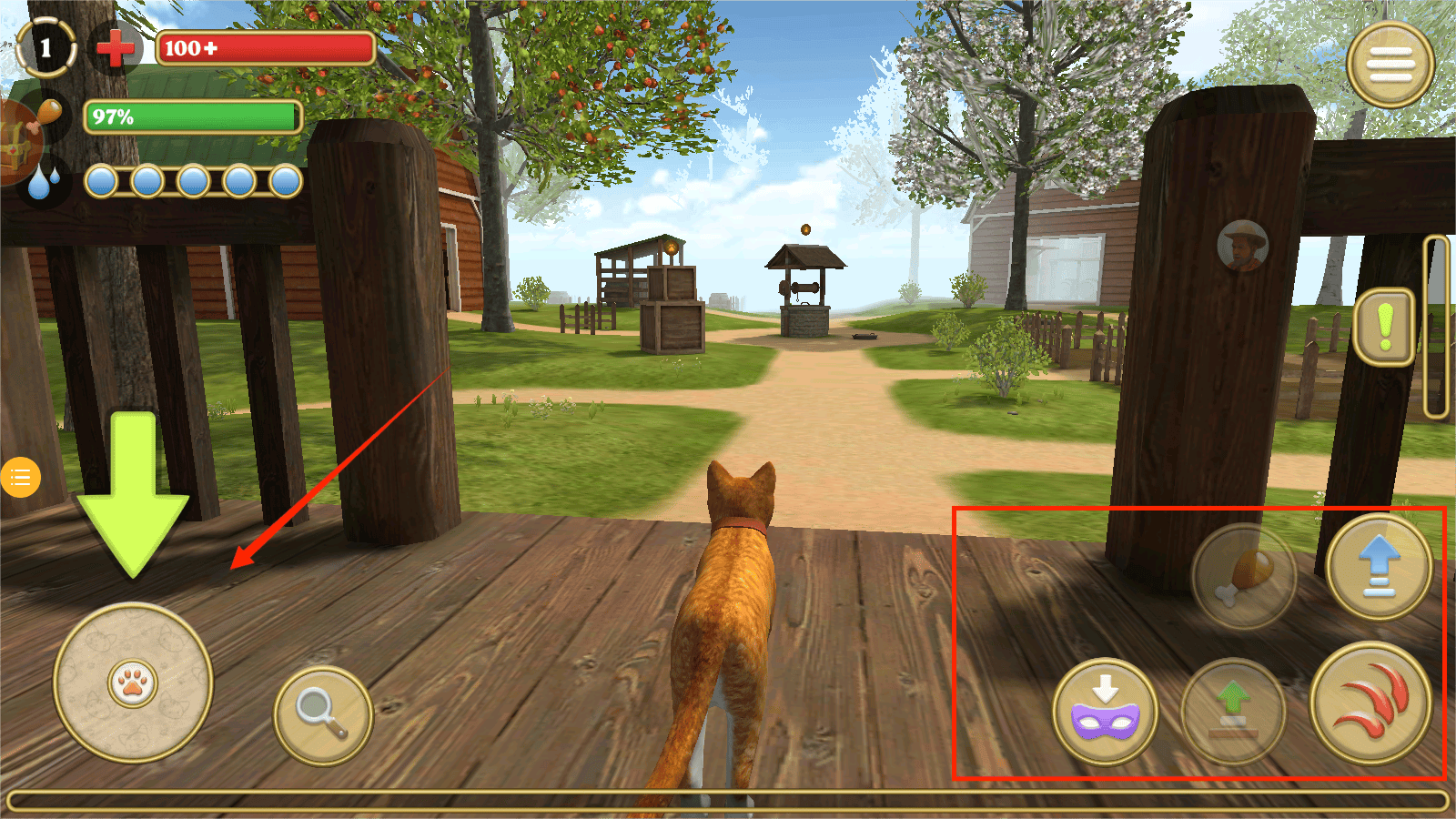Image resolution: width=1456 pixels, height=819 pixels.
Task: Tap the red claw attack button
Action: (1370, 703)
